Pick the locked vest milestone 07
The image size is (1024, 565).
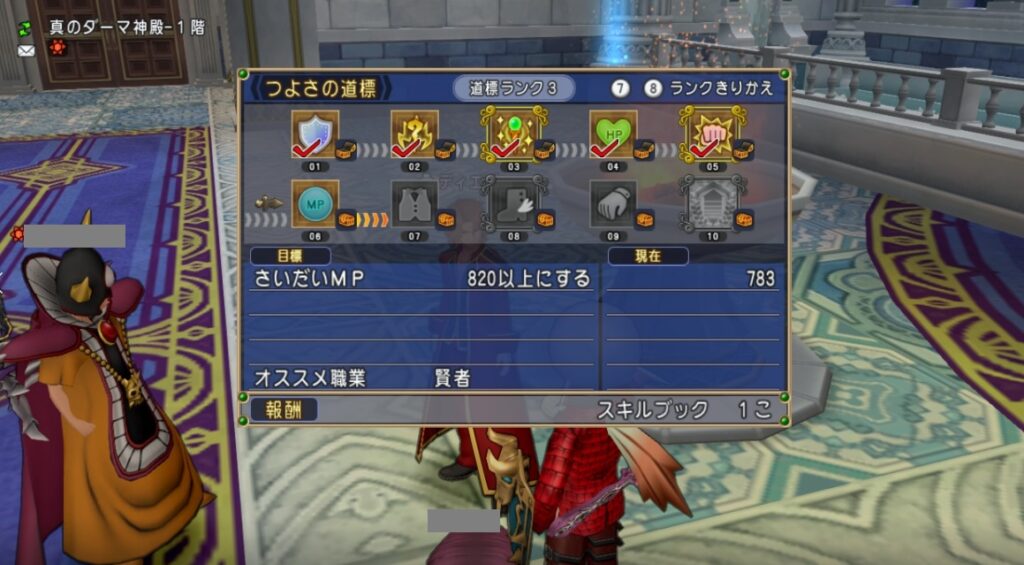click(414, 204)
